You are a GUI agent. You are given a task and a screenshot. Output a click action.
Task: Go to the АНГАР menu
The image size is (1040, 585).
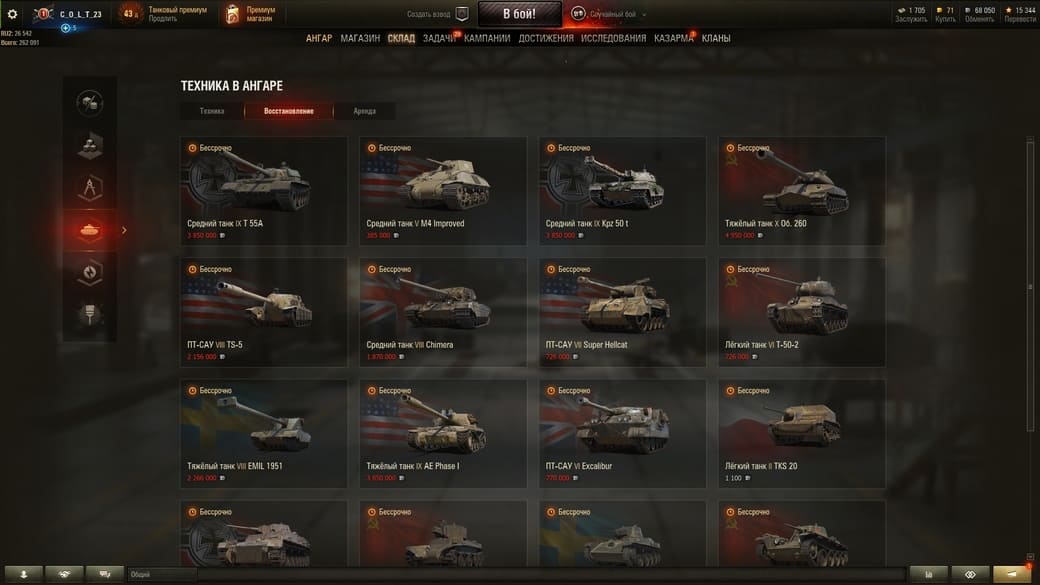(x=319, y=38)
